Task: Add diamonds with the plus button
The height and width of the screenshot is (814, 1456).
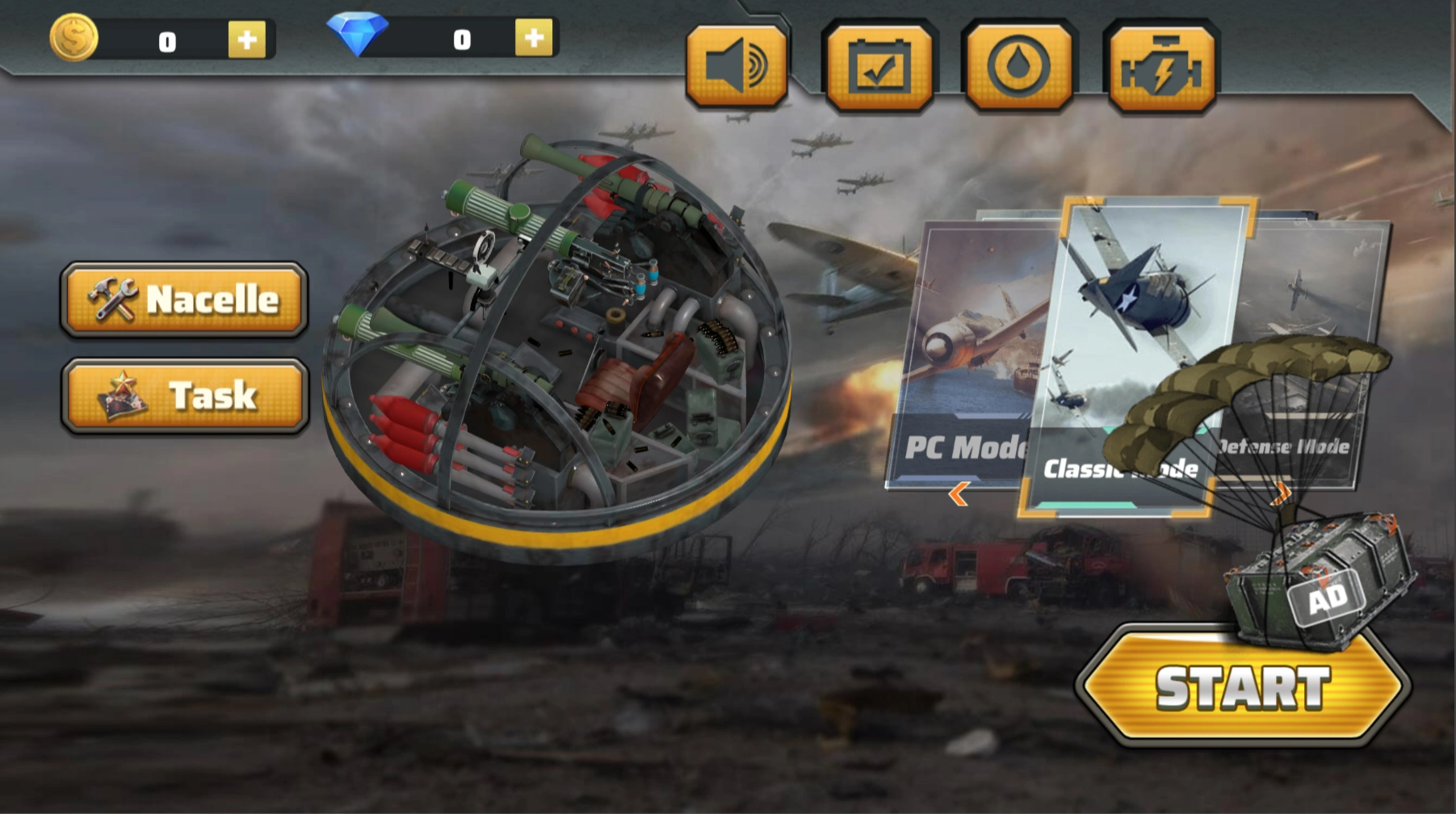Action: [534, 38]
